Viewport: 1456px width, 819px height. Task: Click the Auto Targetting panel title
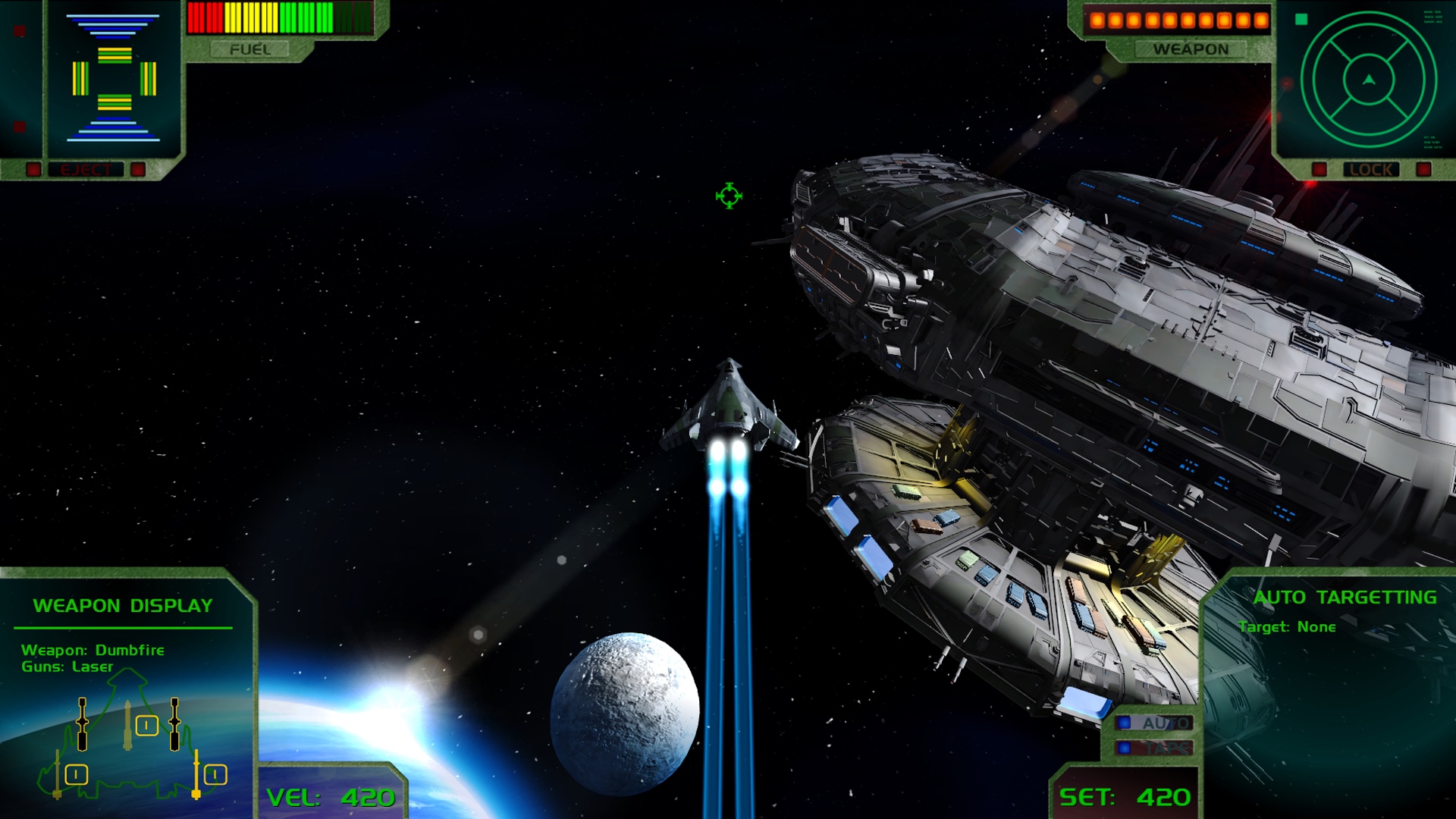[x=1344, y=598]
